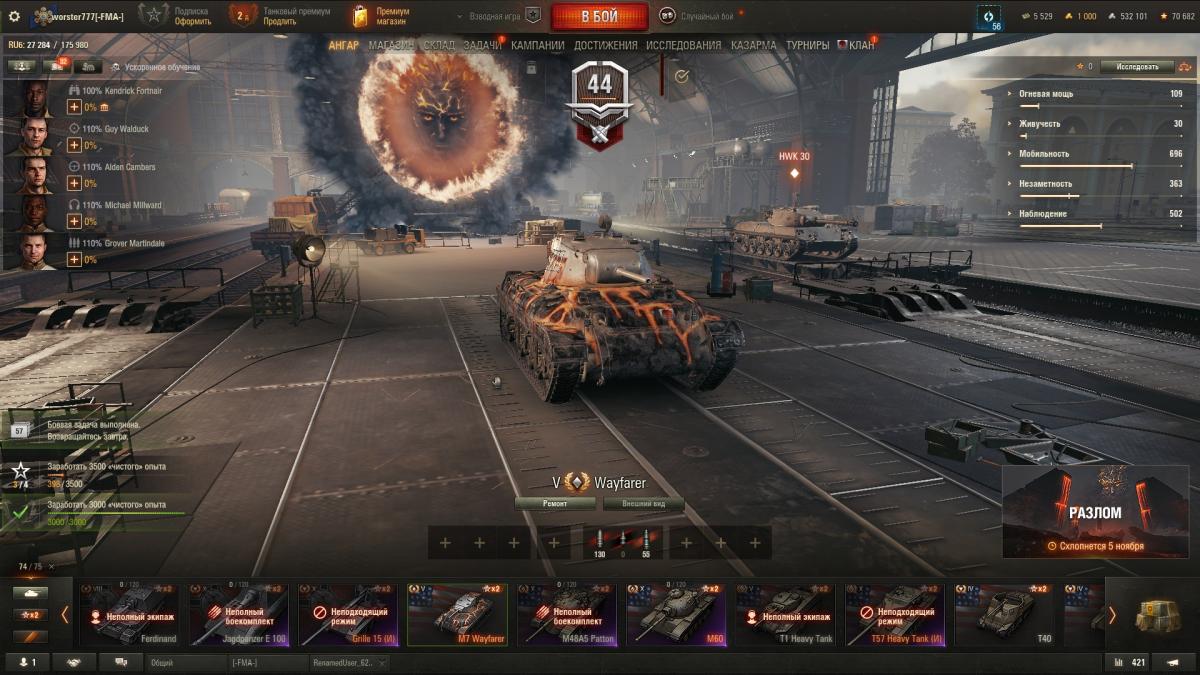
Task: Choose the M60 tank card
Action: point(676,614)
